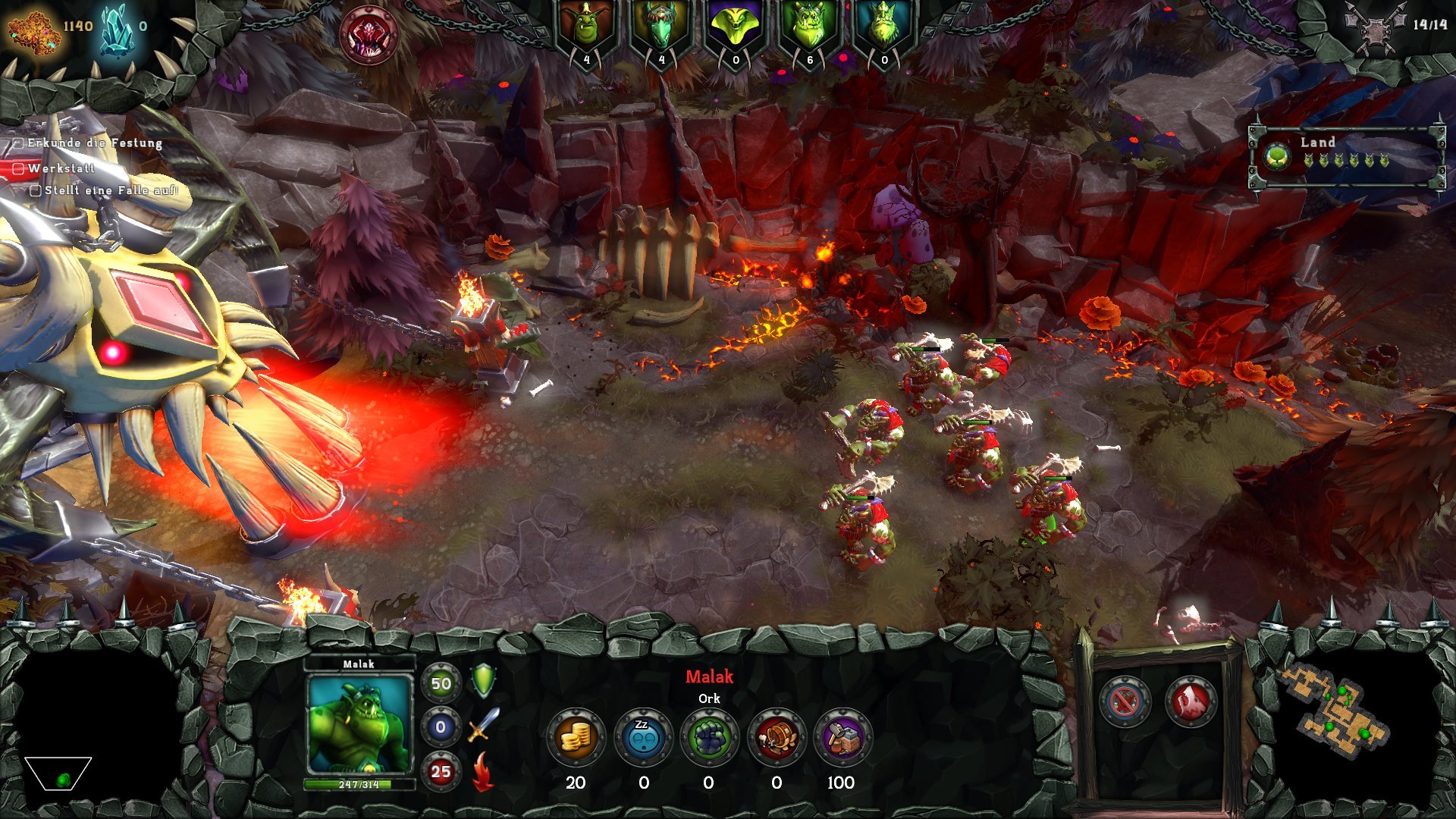Click the green fist icon
The height and width of the screenshot is (819, 1456).
point(709,736)
